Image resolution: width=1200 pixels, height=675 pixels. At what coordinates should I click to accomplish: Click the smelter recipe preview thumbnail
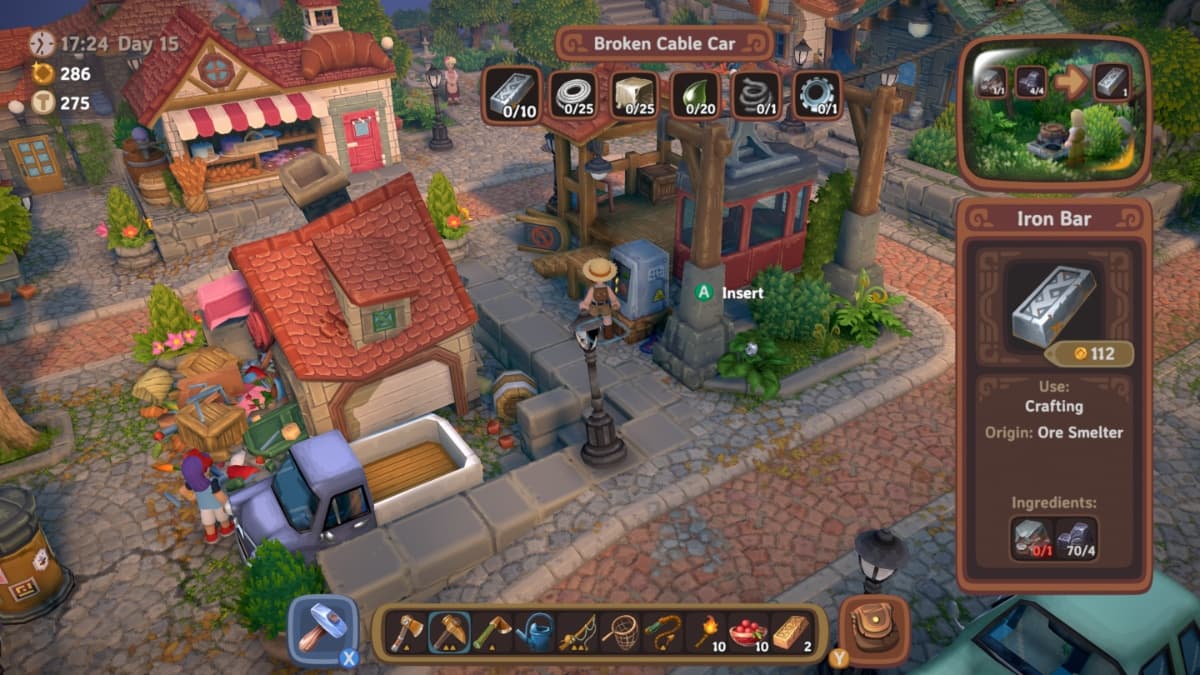1050,111
